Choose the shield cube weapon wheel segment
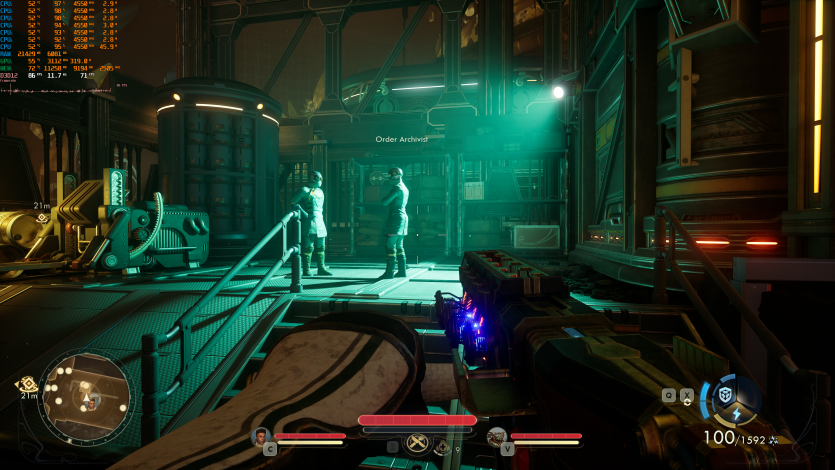Image resolution: width=835 pixels, height=470 pixels. pos(726,394)
